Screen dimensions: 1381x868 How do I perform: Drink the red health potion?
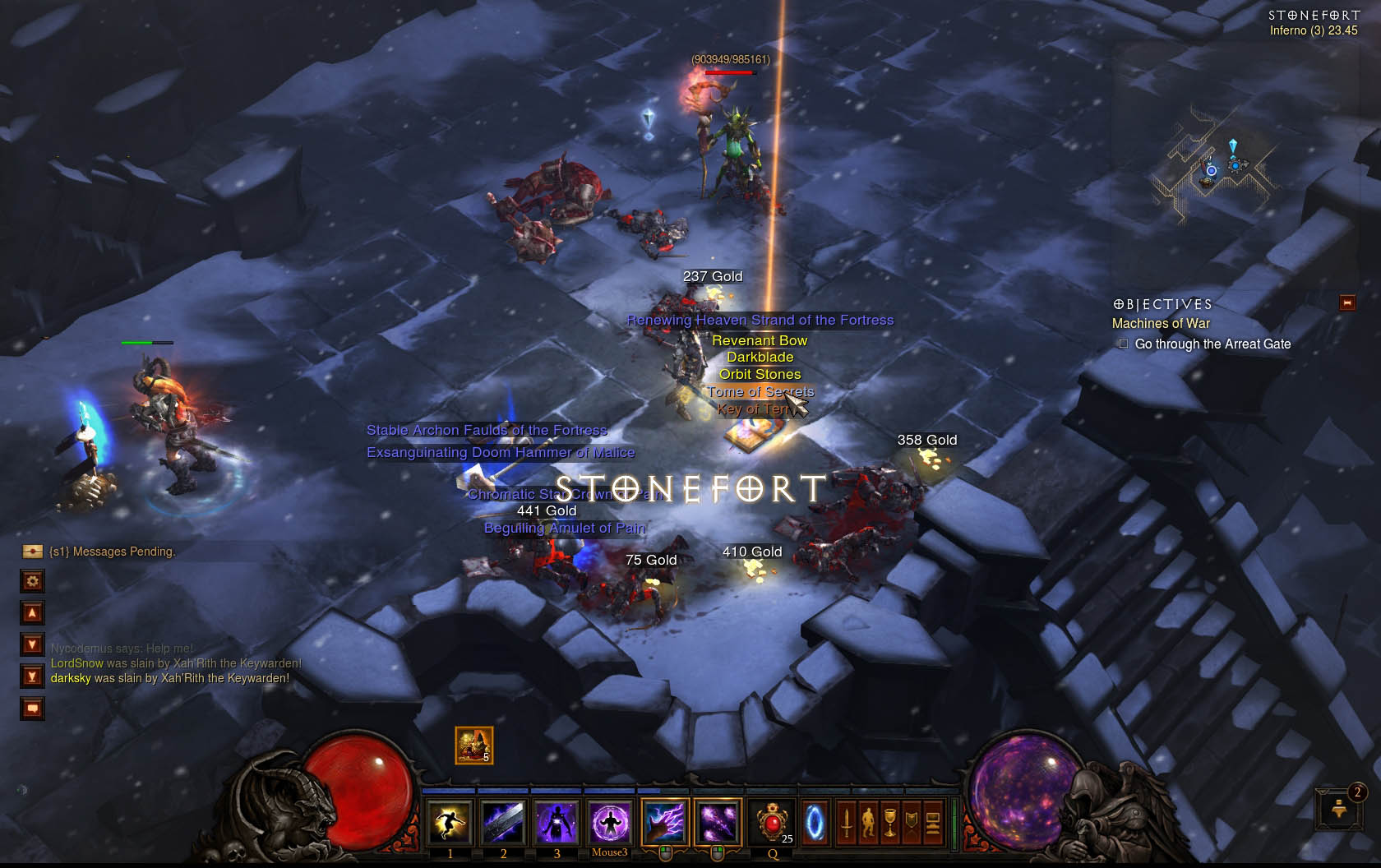click(773, 822)
